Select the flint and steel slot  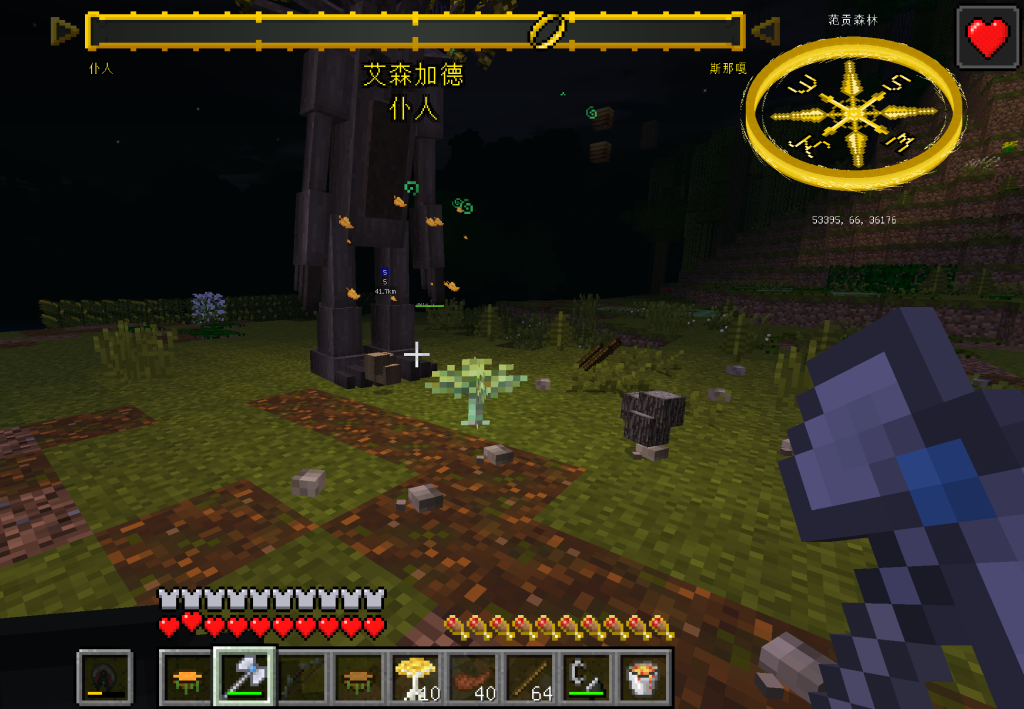click(x=587, y=677)
